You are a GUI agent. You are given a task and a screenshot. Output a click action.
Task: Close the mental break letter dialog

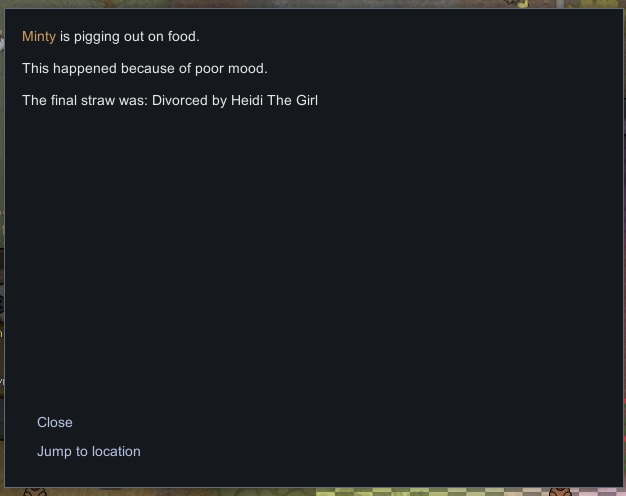click(55, 422)
